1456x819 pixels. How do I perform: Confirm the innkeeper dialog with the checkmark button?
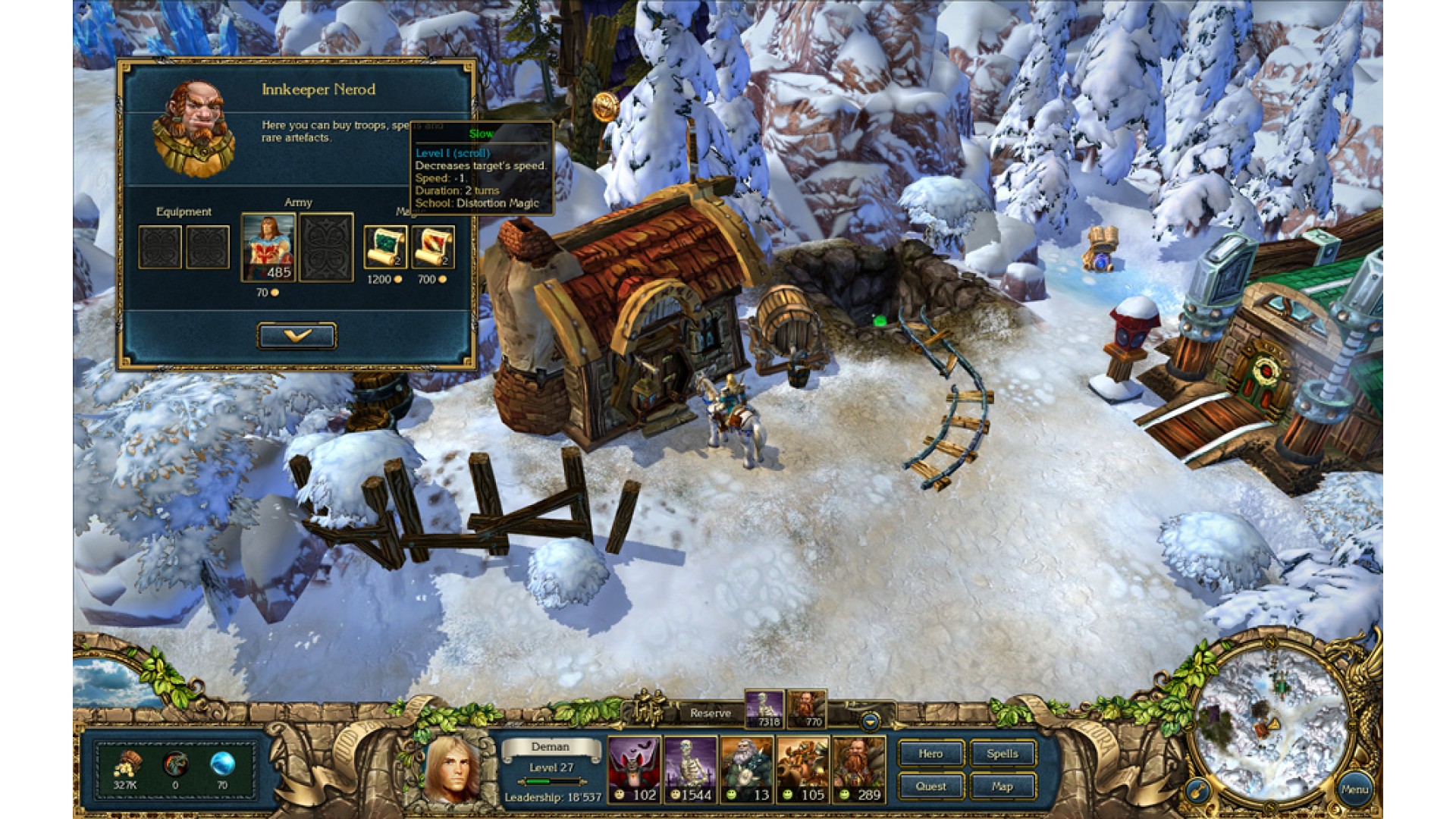(297, 335)
